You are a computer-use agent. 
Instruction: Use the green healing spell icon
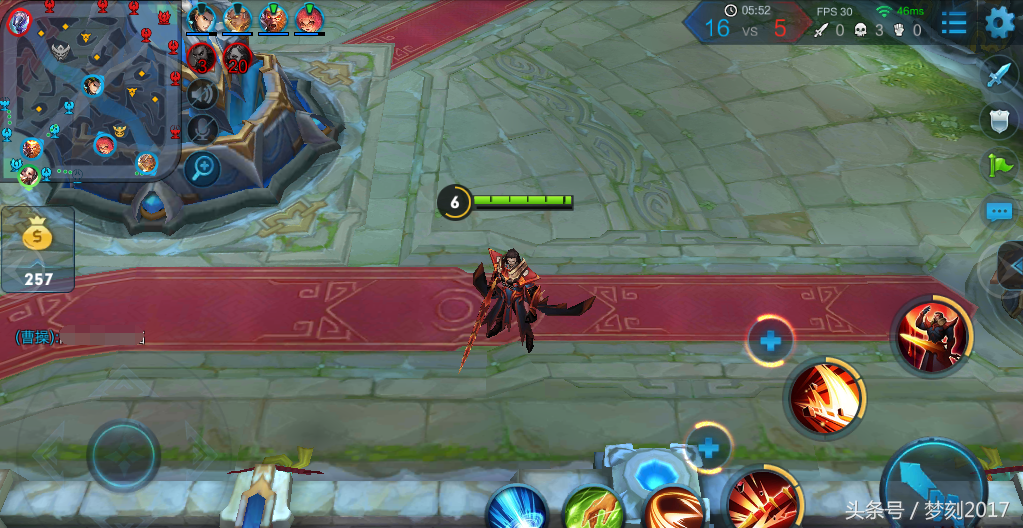tap(592, 508)
